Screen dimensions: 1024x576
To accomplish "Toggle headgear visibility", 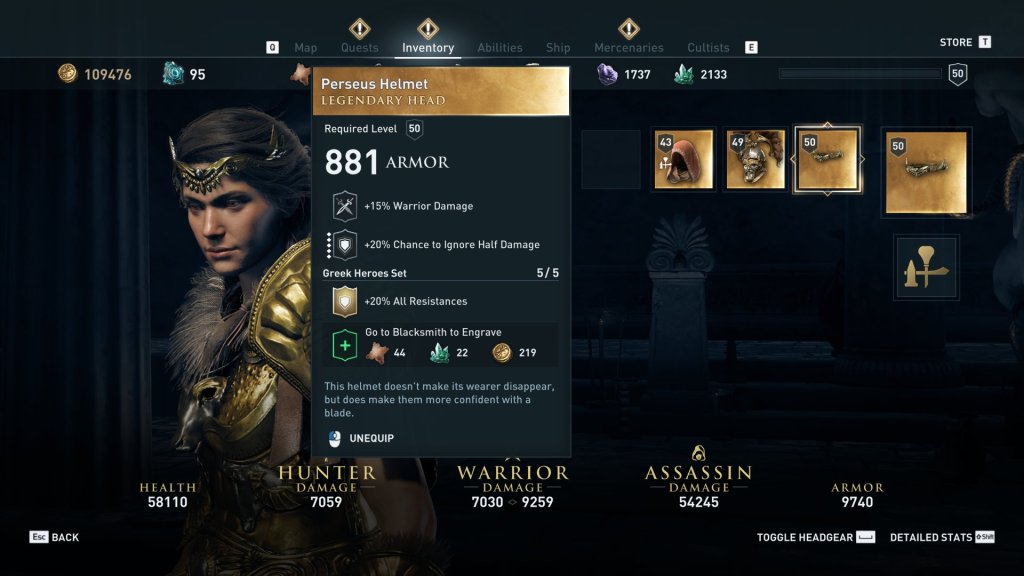I will pyautogui.click(x=805, y=538).
